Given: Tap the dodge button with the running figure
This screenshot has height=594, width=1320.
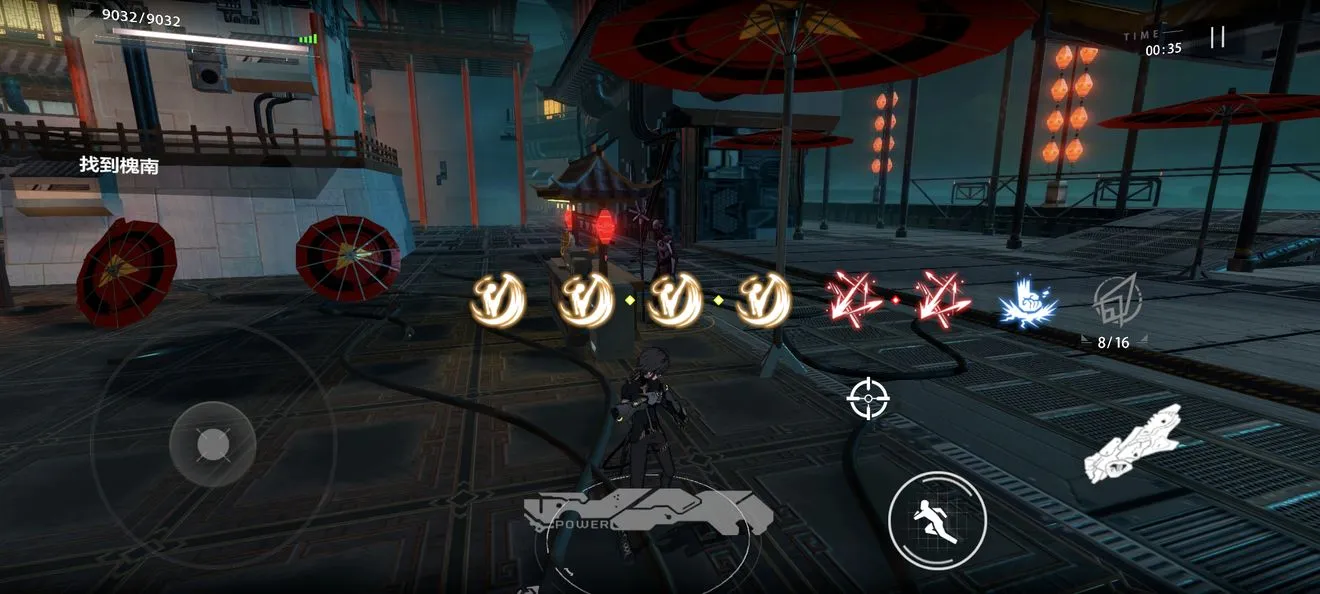Looking at the screenshot, I should point(937,520).
